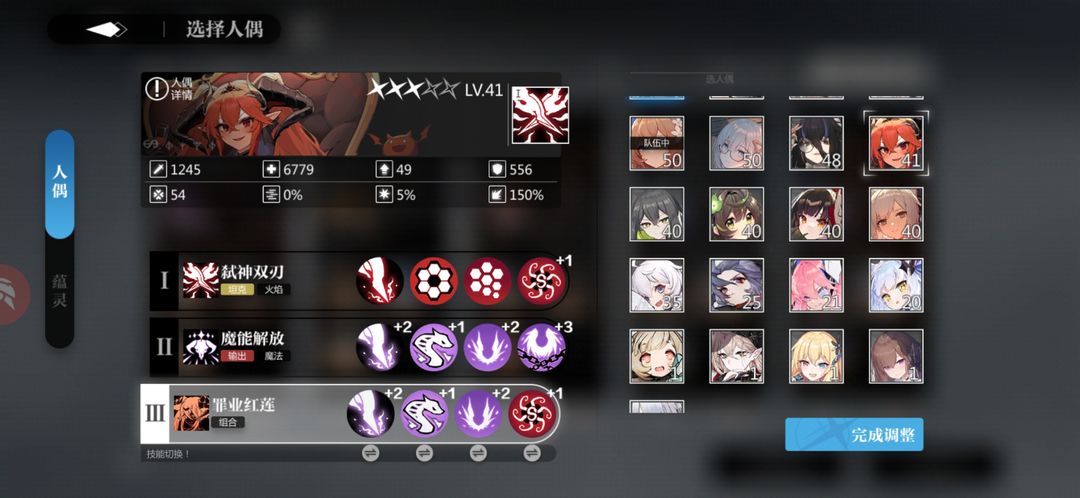The image size is (1080, 498).
Task: Select the pink-haired level 21 doll
Action: (816, 285)
